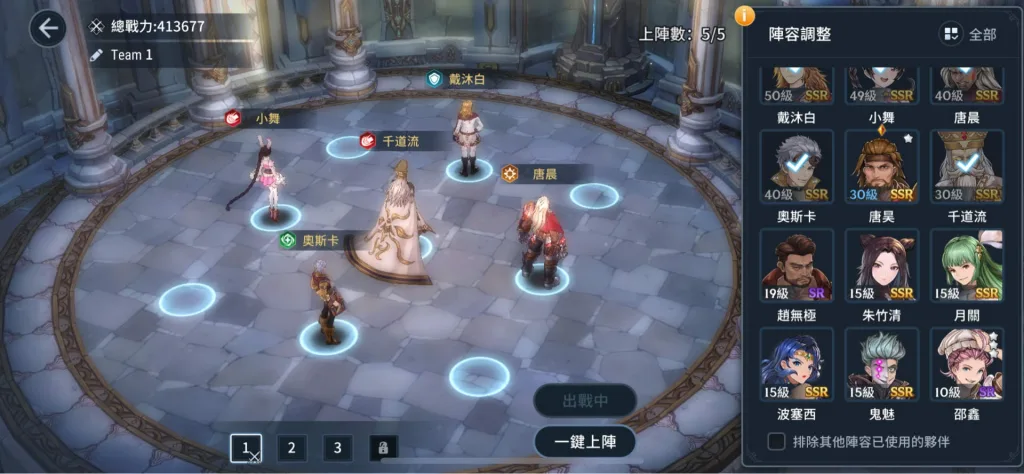This screenshot has height=474, width=1024.
Task: Tap the locked team slot
Action: click(x=383, y=448)
